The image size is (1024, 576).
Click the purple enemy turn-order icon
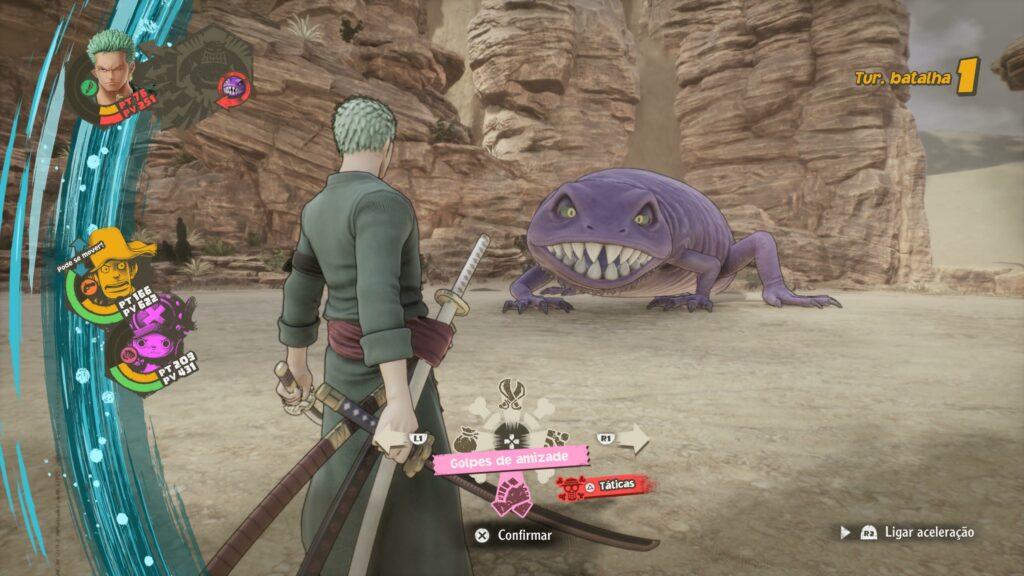pyautogui.click(x=234, y=85)
